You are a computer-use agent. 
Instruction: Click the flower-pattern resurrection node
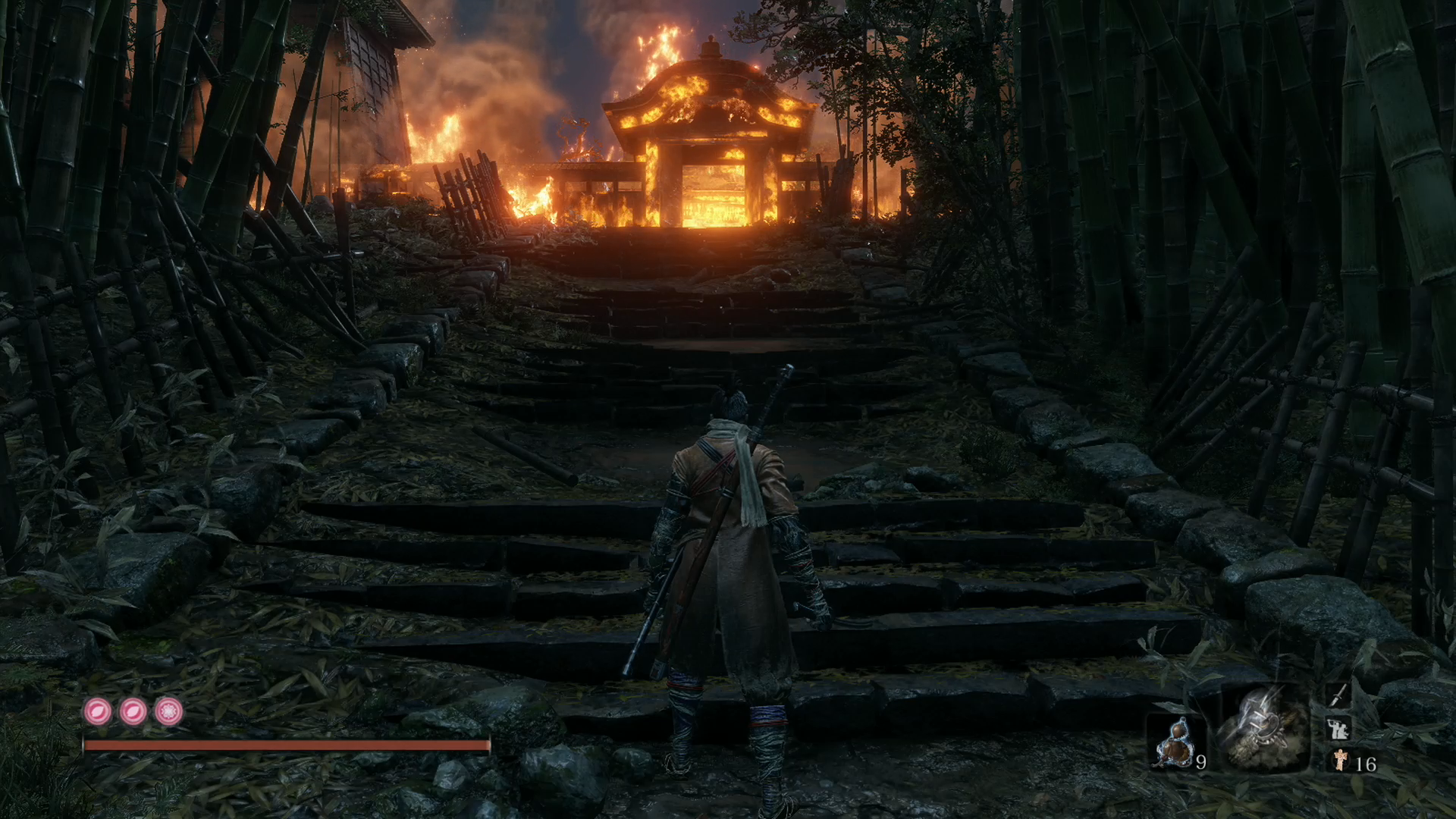[168, 711]
